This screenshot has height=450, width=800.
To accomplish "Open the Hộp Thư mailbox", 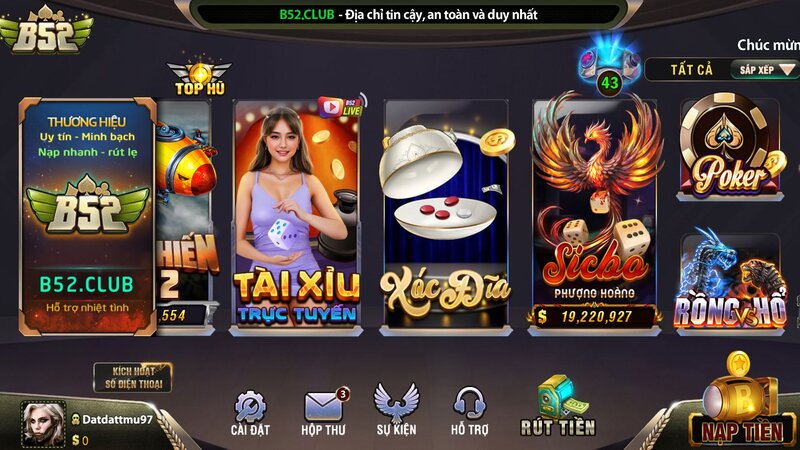I will pos(323,408).
